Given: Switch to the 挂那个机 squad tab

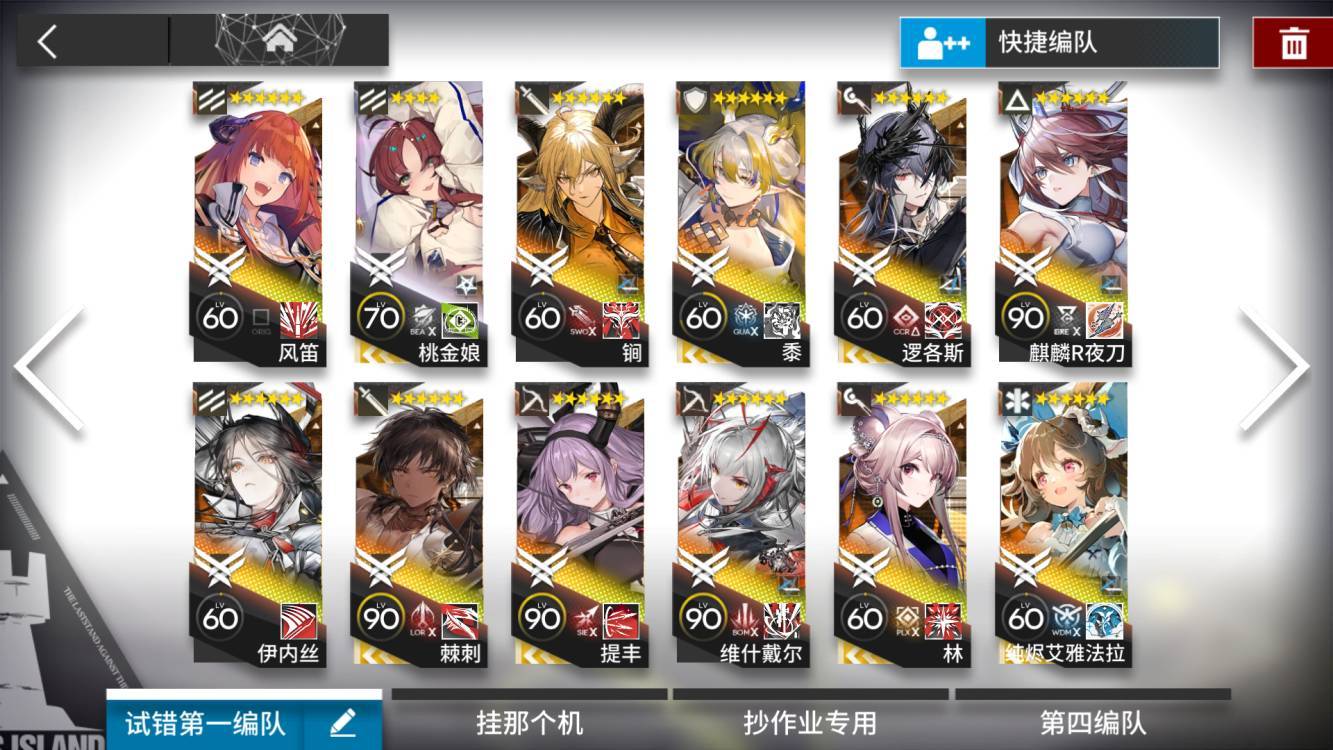Looking at the screenshot, I should pos(528,724).
